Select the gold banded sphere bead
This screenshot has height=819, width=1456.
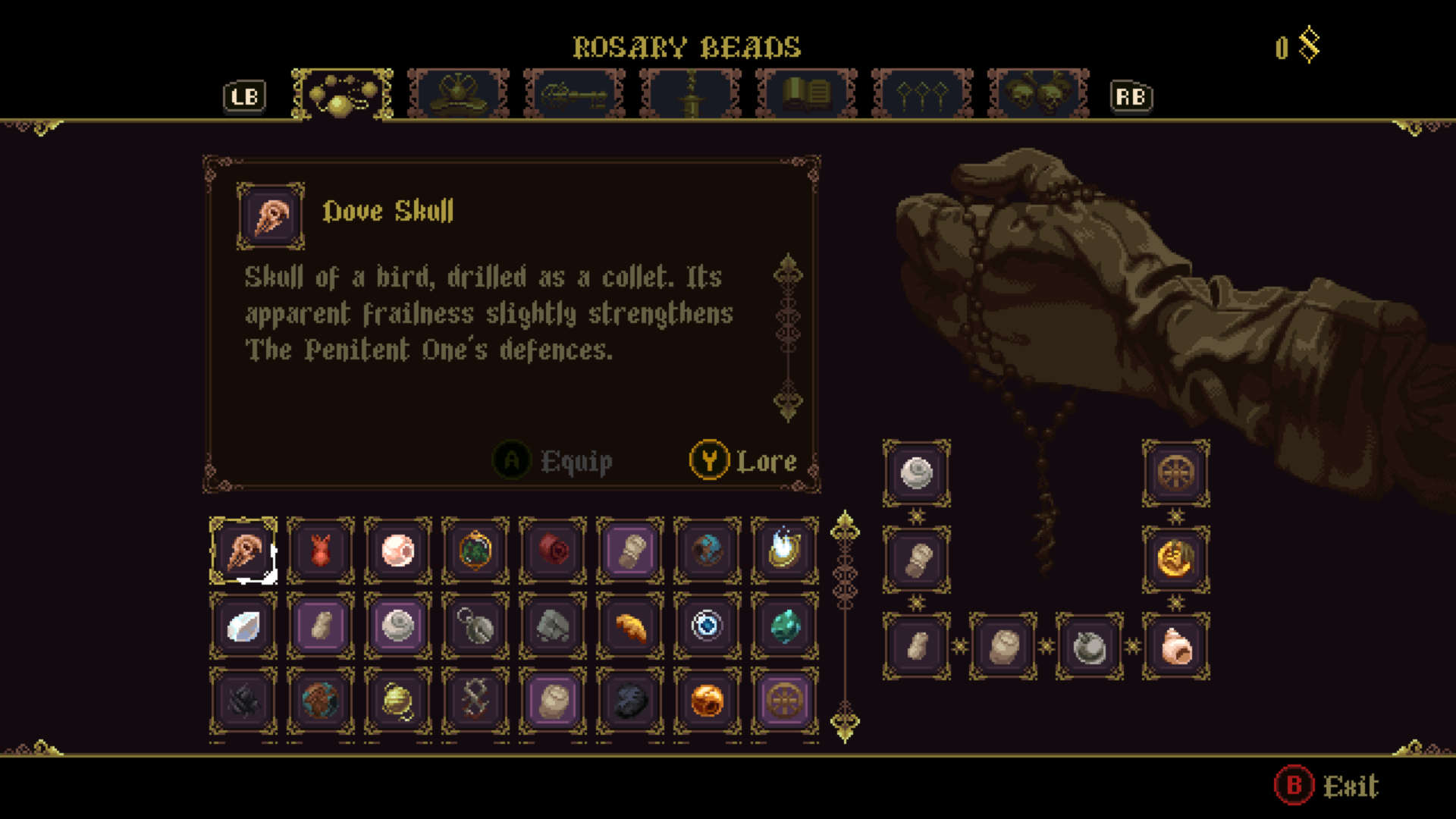click(398, 701)
